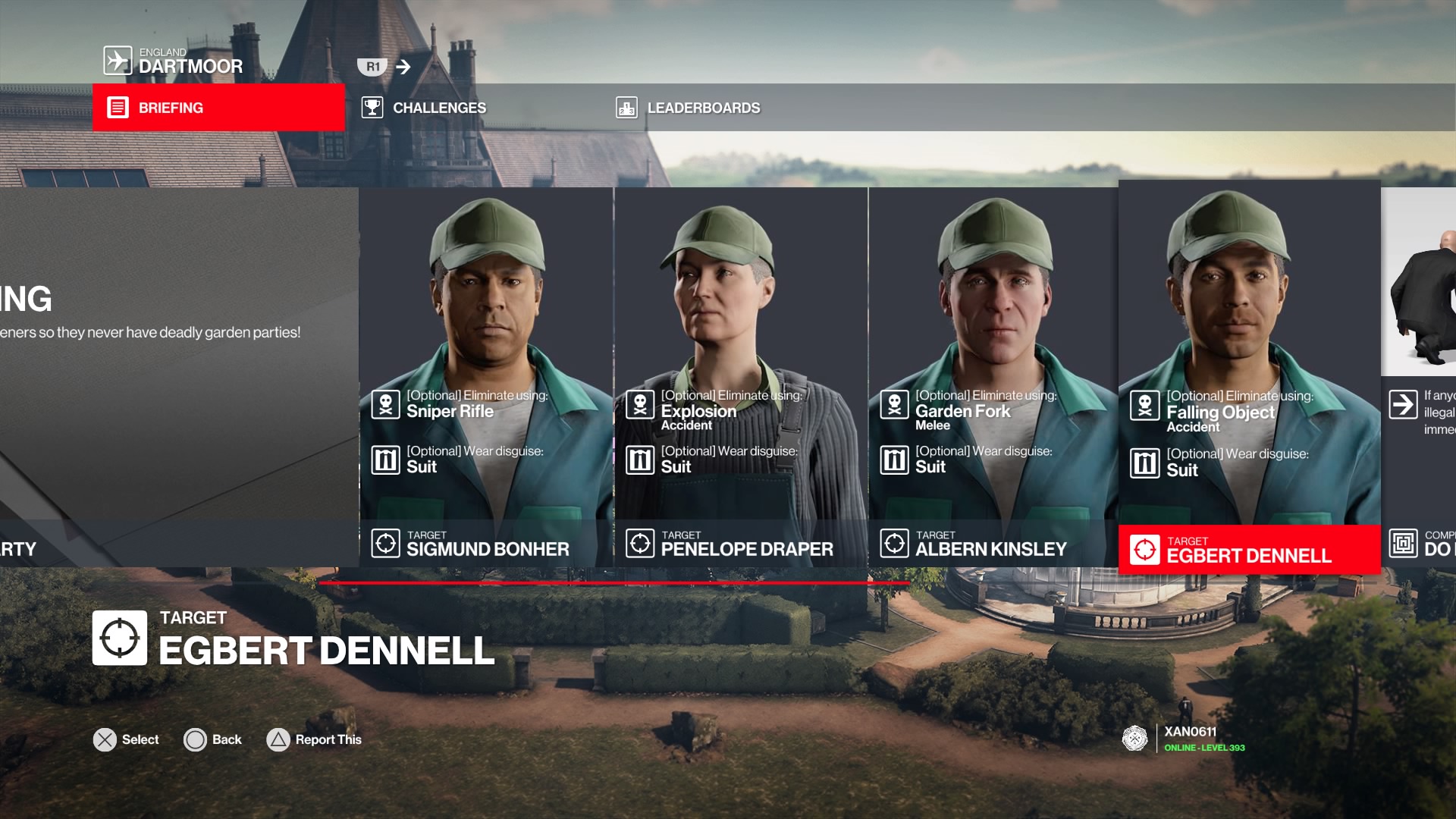Viewport: 1456px width, 819px height.
Task: Select highlighted Egbert Dennell target card
Action: [1249, 377]
